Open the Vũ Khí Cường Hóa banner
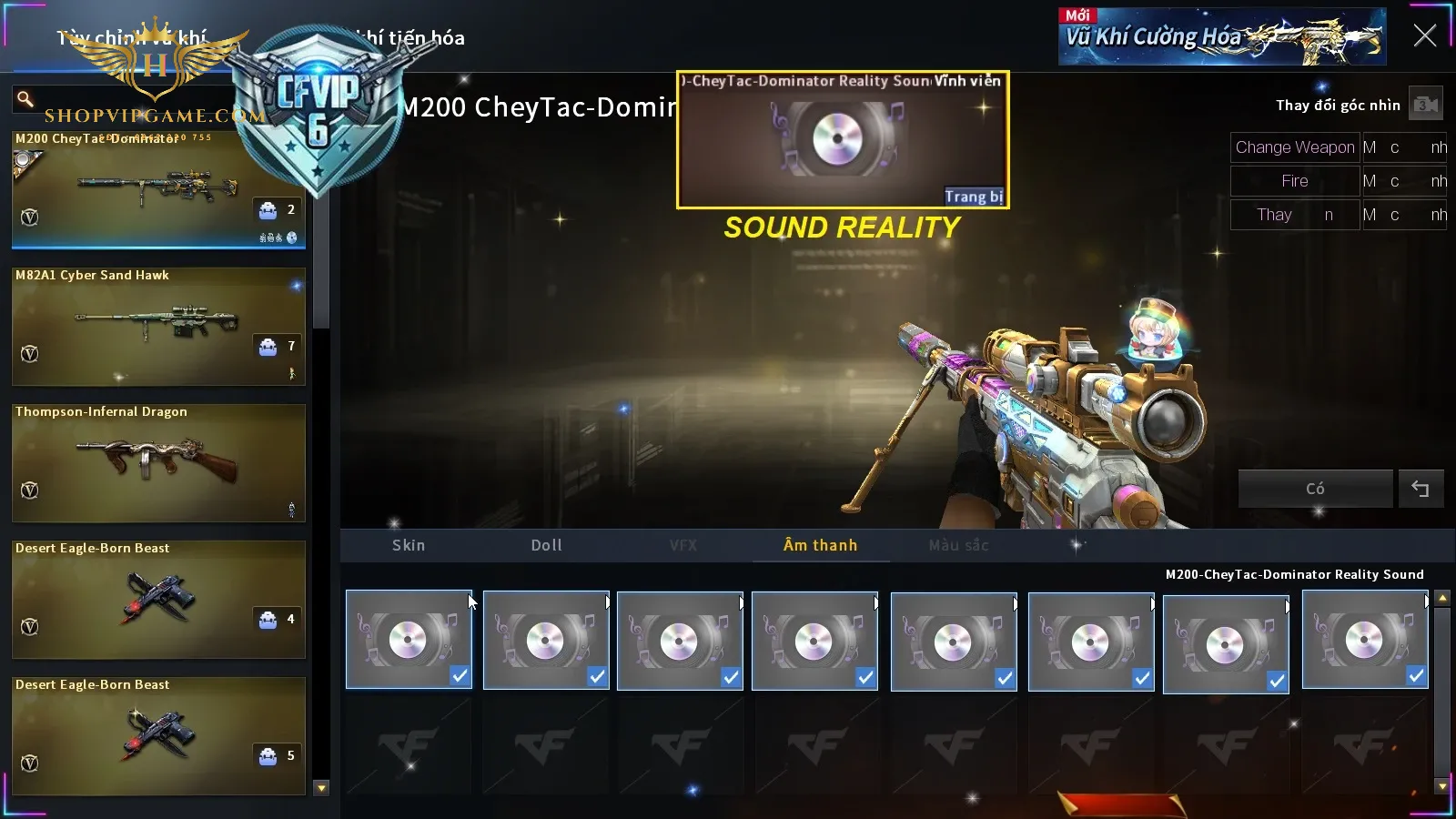 click(x=1221, y=37)
